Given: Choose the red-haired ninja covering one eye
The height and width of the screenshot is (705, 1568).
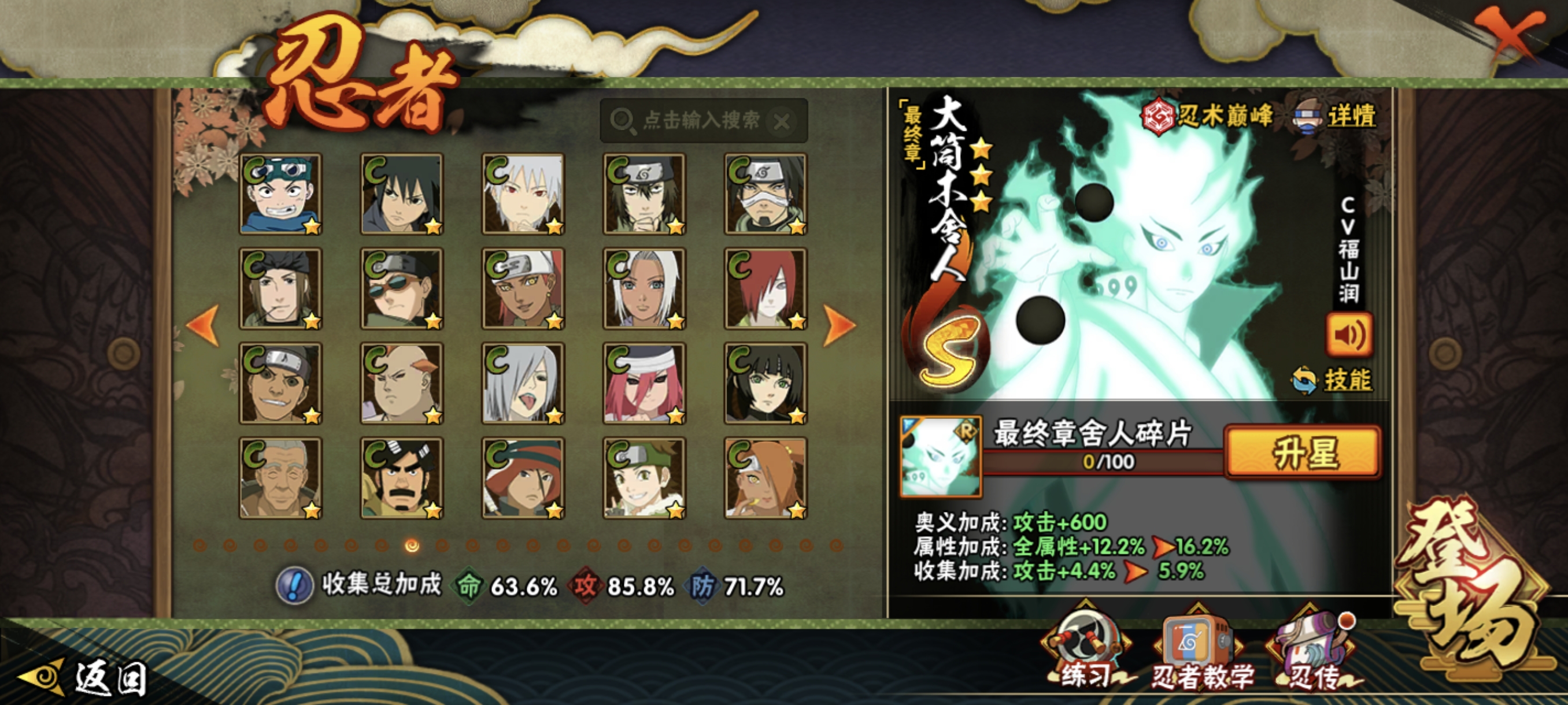Looking at the screenshot, I should click(765, 288).
